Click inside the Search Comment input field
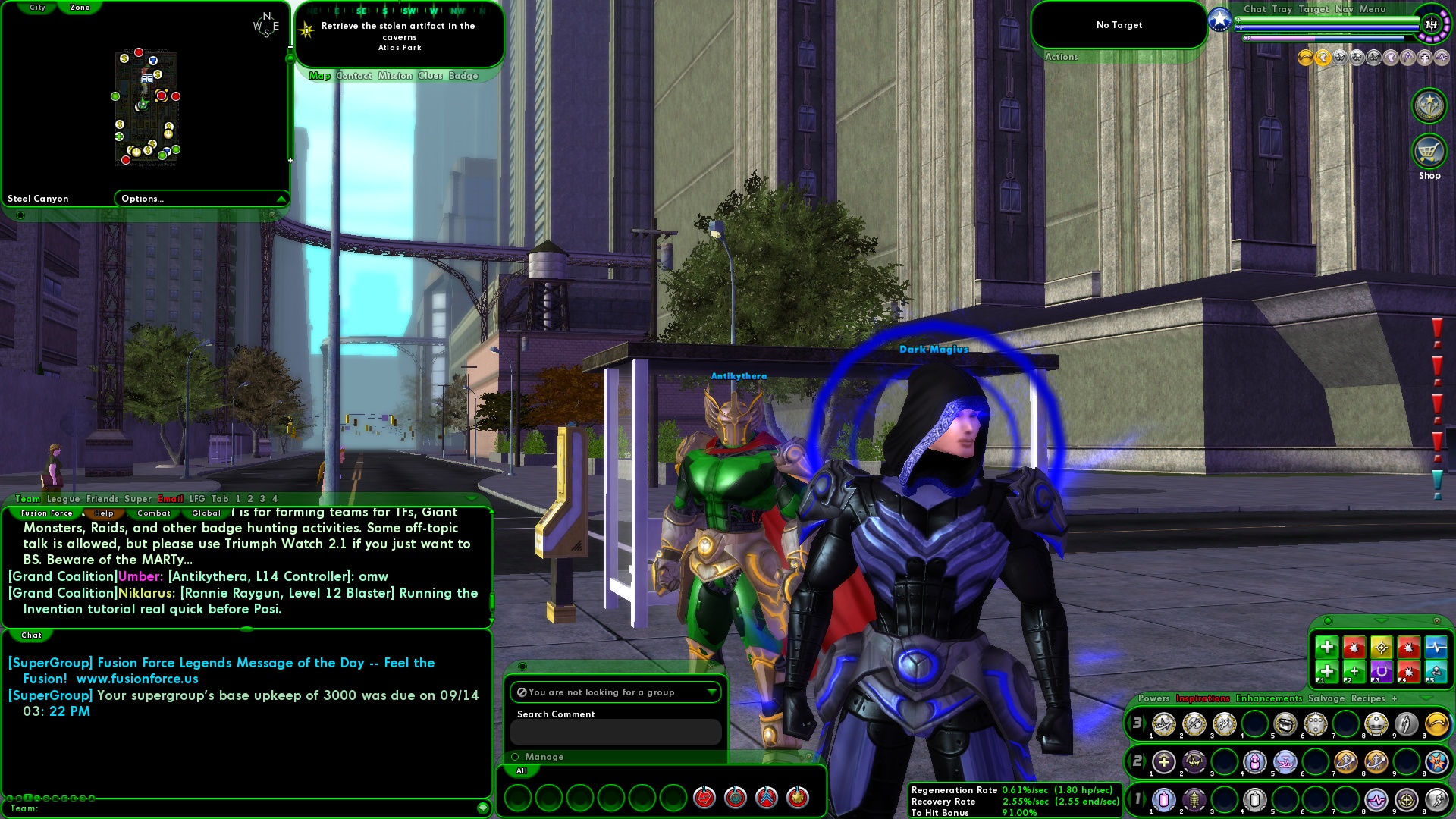Image resolution: width=1456 pixels, height=819 pixels. click(616, 733)
